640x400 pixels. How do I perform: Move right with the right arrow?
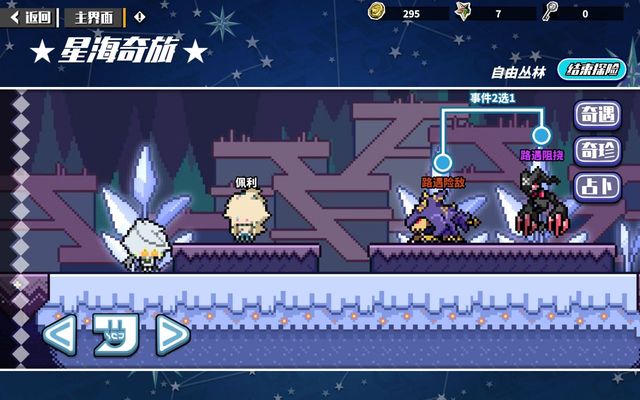coord(172,334)
